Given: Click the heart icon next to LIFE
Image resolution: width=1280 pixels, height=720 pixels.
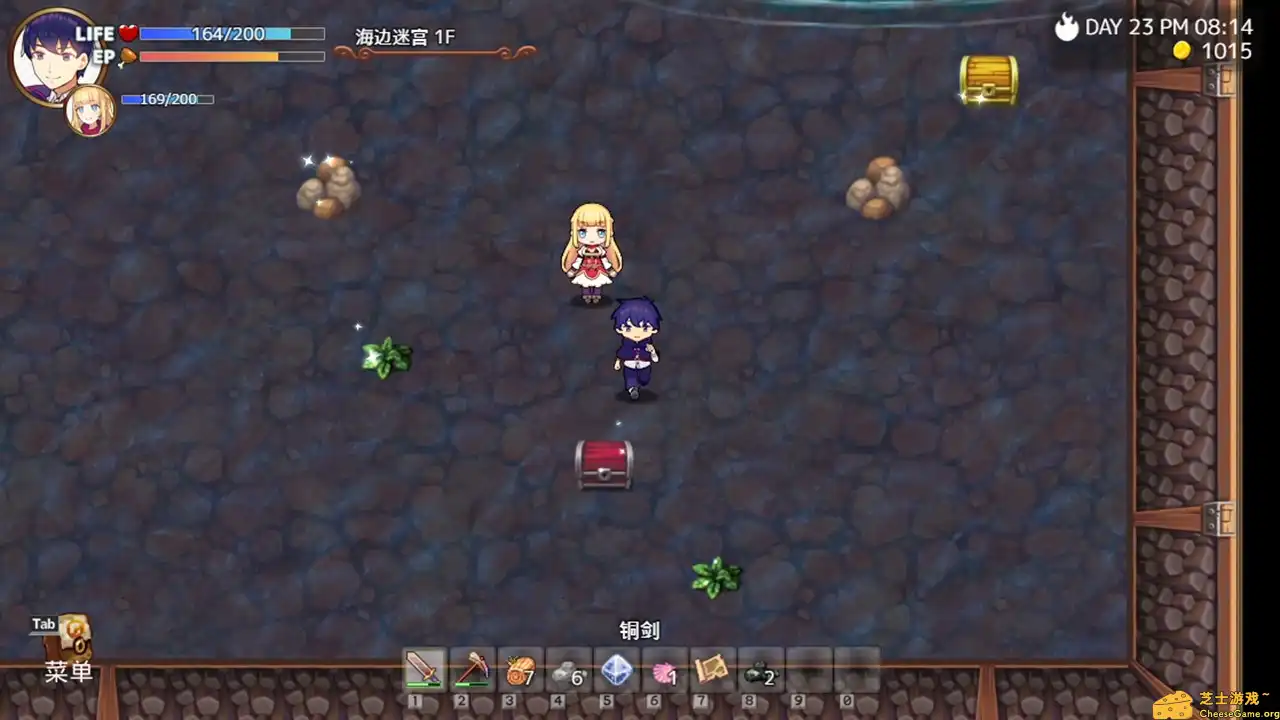Looking at the screenshot, I should 127,32.
